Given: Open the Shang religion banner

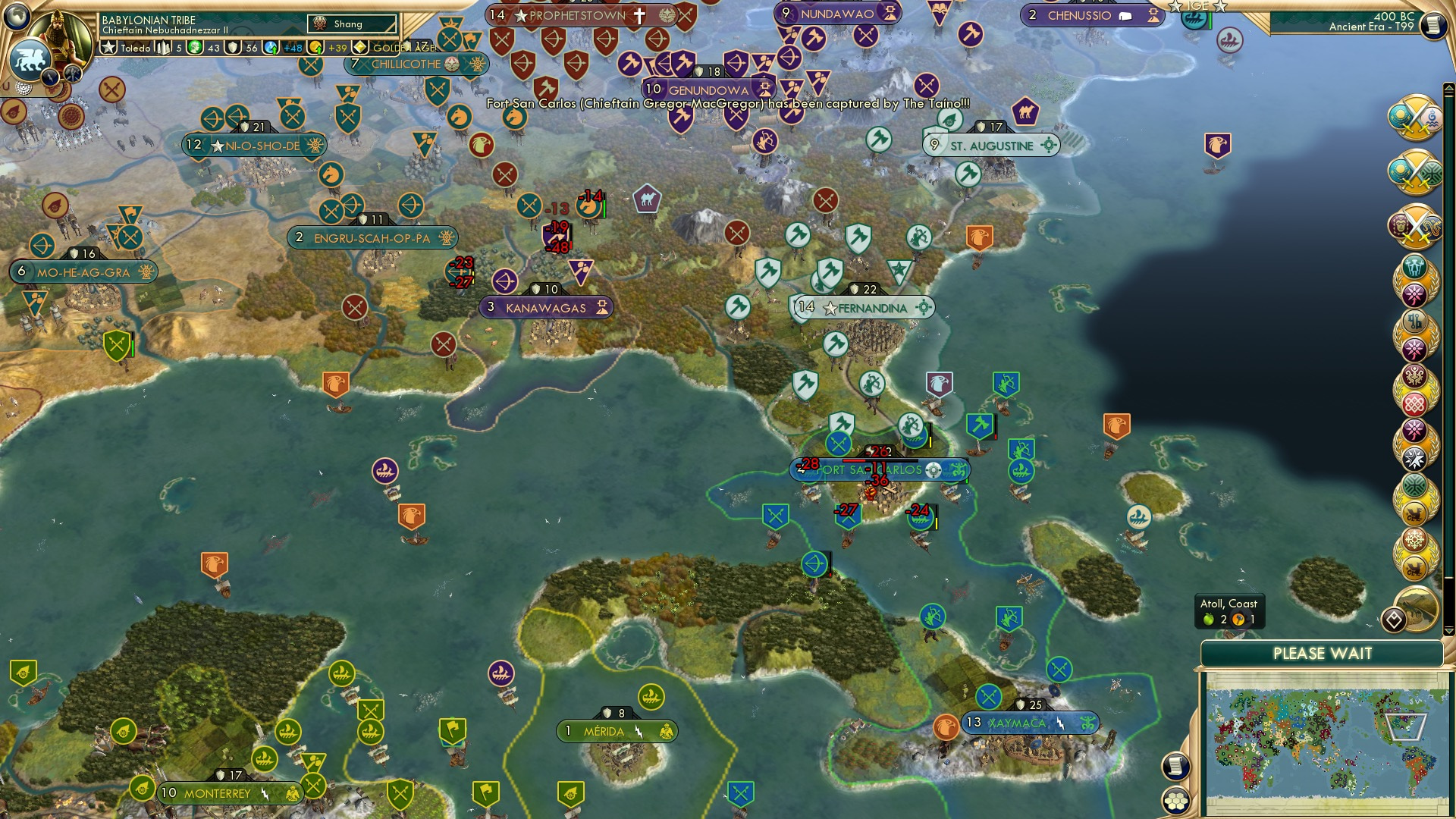Looking at the screenshot, I should 353,24.
